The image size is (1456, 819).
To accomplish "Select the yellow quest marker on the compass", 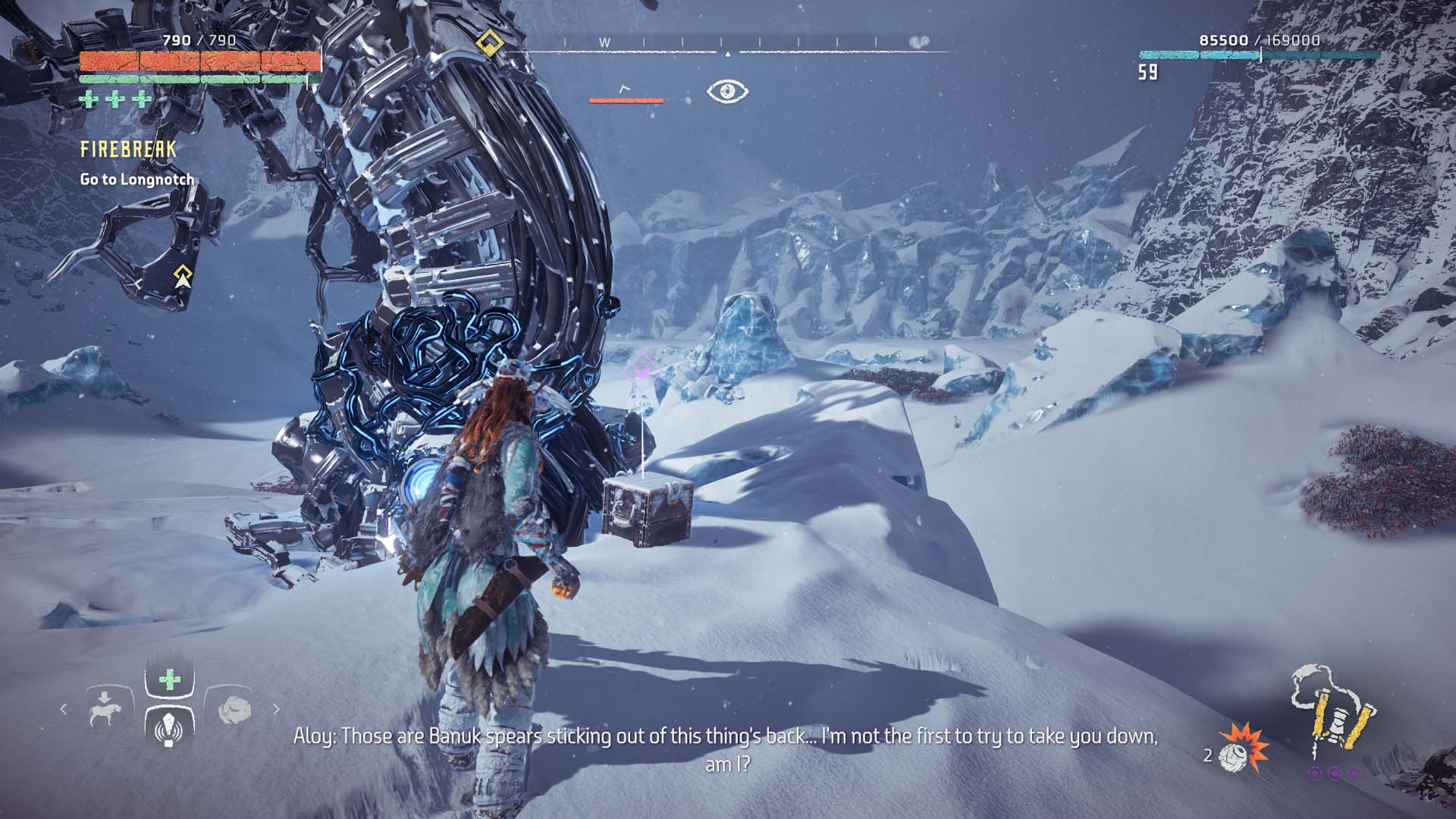I will pyautogui.click(x=491, y=42).
